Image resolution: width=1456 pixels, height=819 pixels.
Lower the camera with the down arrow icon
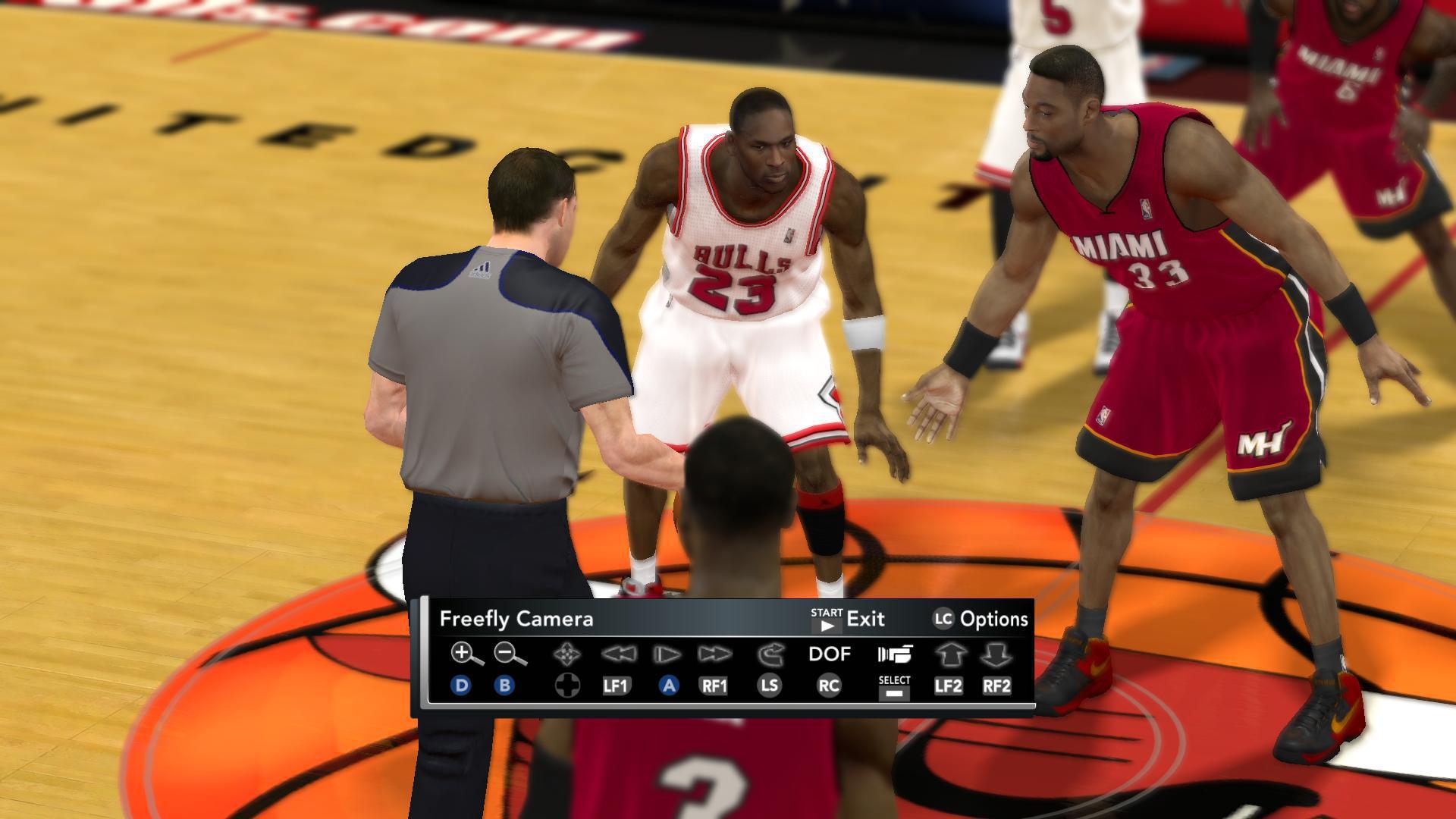tap(996, 654)
